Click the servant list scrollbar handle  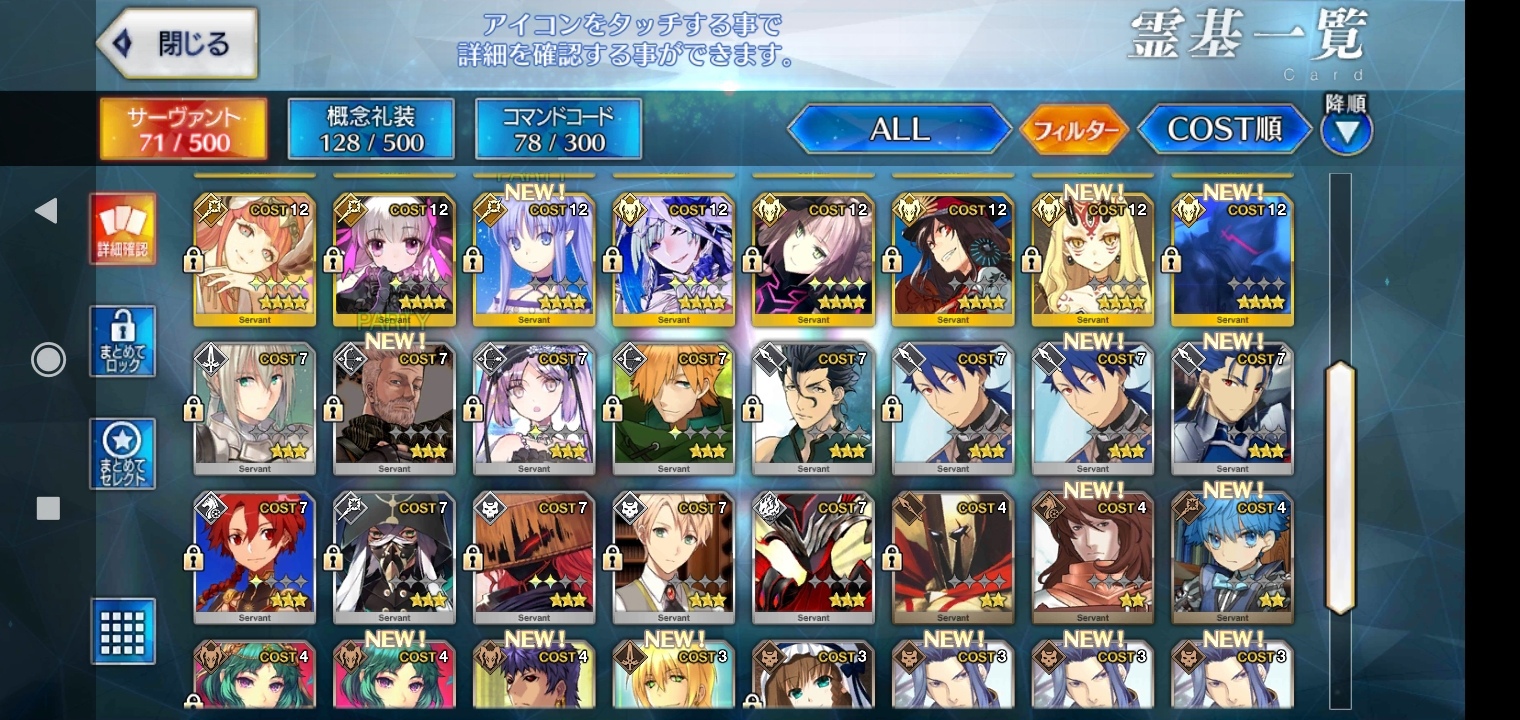pyautogui.click(x=1339, y=487)
